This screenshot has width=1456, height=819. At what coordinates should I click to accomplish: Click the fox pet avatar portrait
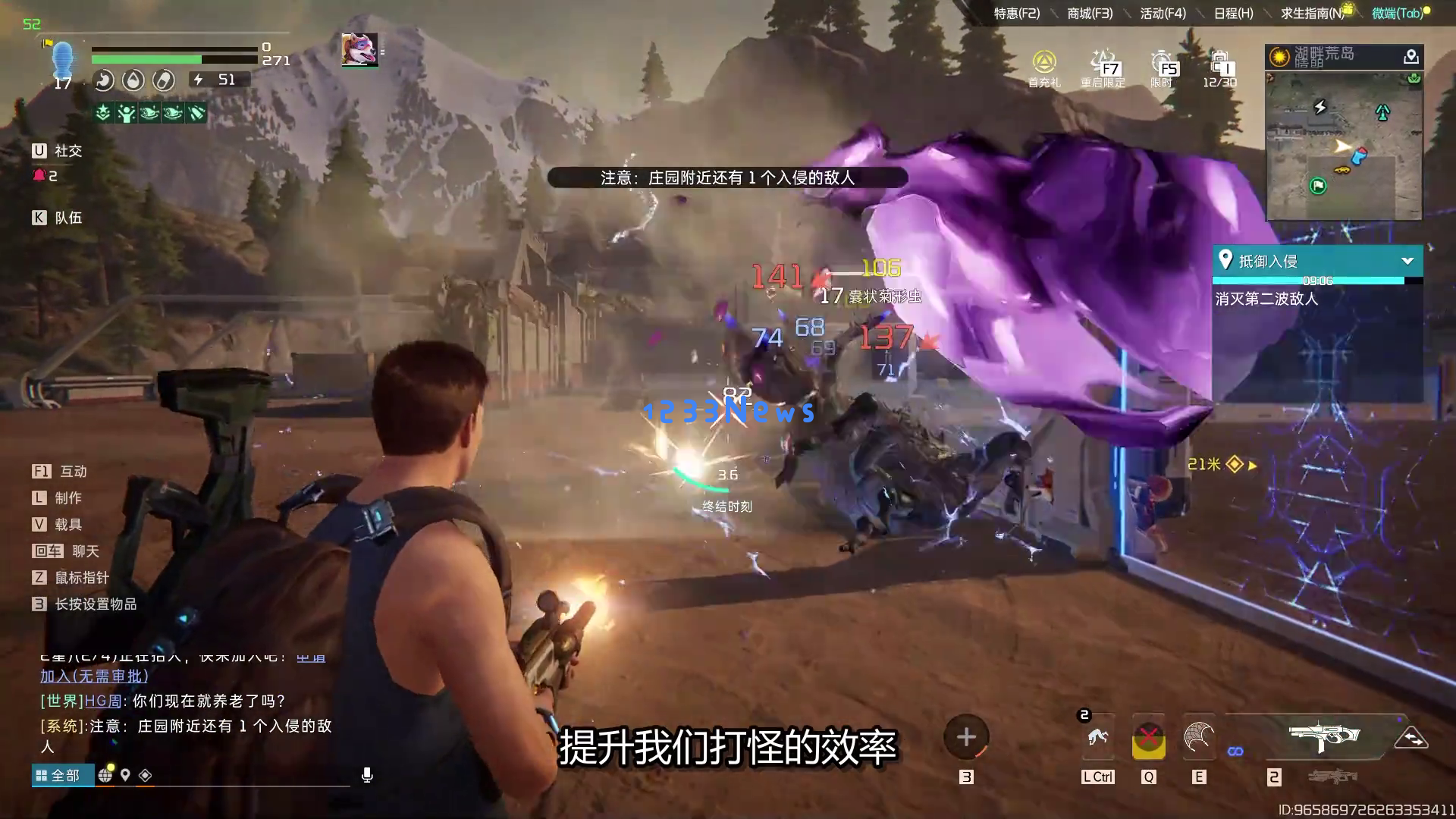pos(359,50)
